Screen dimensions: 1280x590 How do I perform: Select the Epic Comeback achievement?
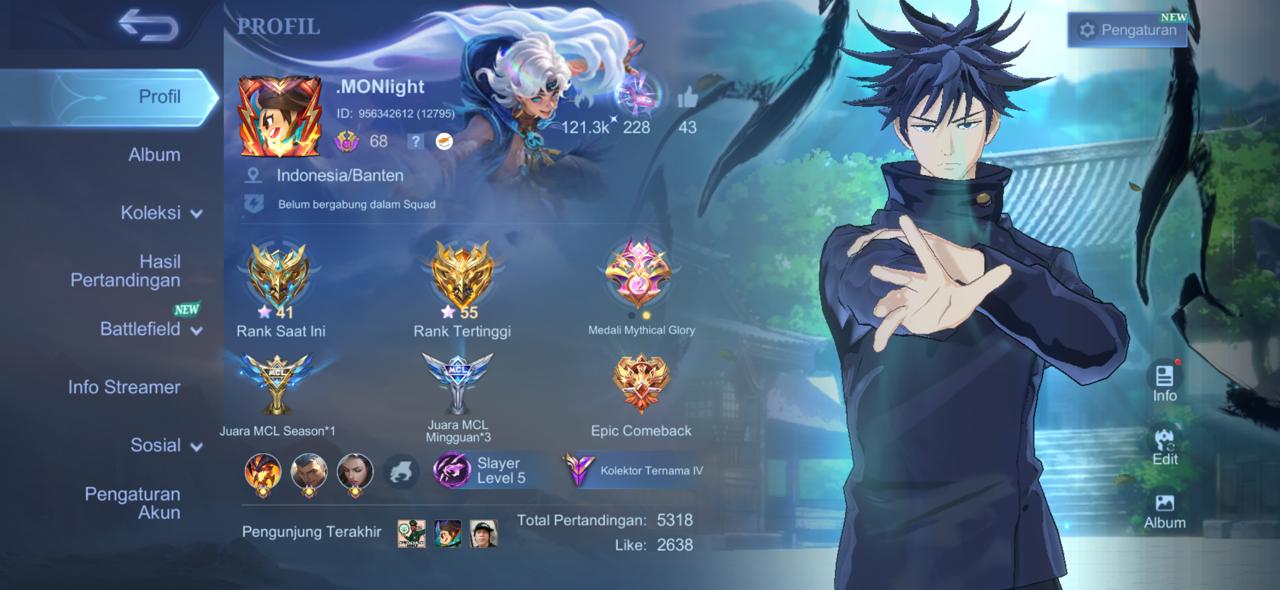(x=641, y=385)
